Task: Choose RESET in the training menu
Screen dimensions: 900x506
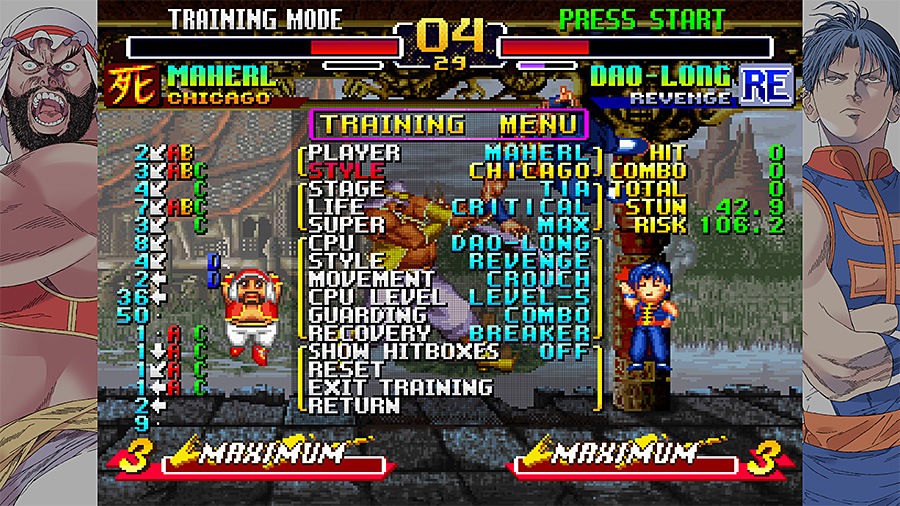Action: (346, 370)
